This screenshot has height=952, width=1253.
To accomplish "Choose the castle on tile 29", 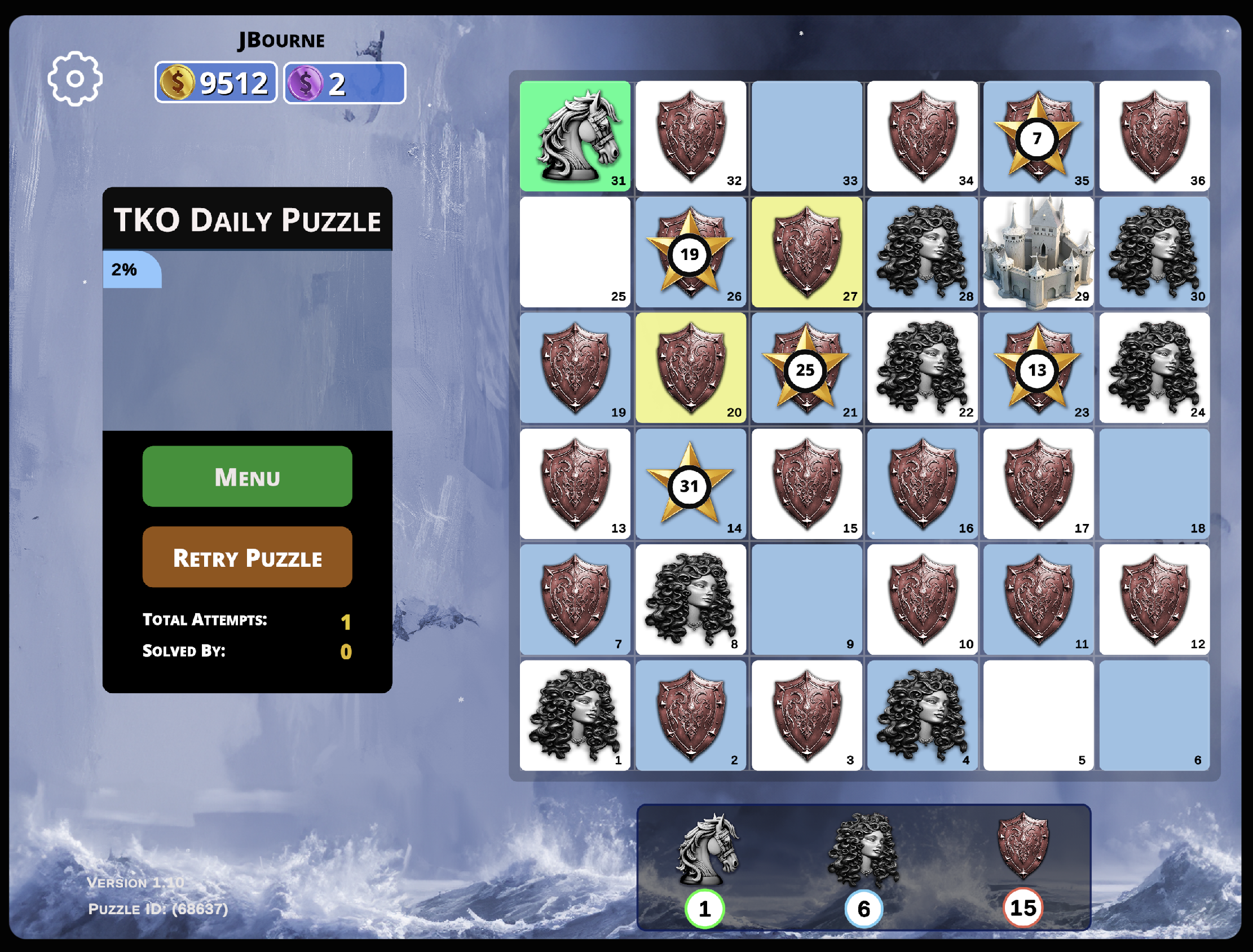I will point(1038,252).
